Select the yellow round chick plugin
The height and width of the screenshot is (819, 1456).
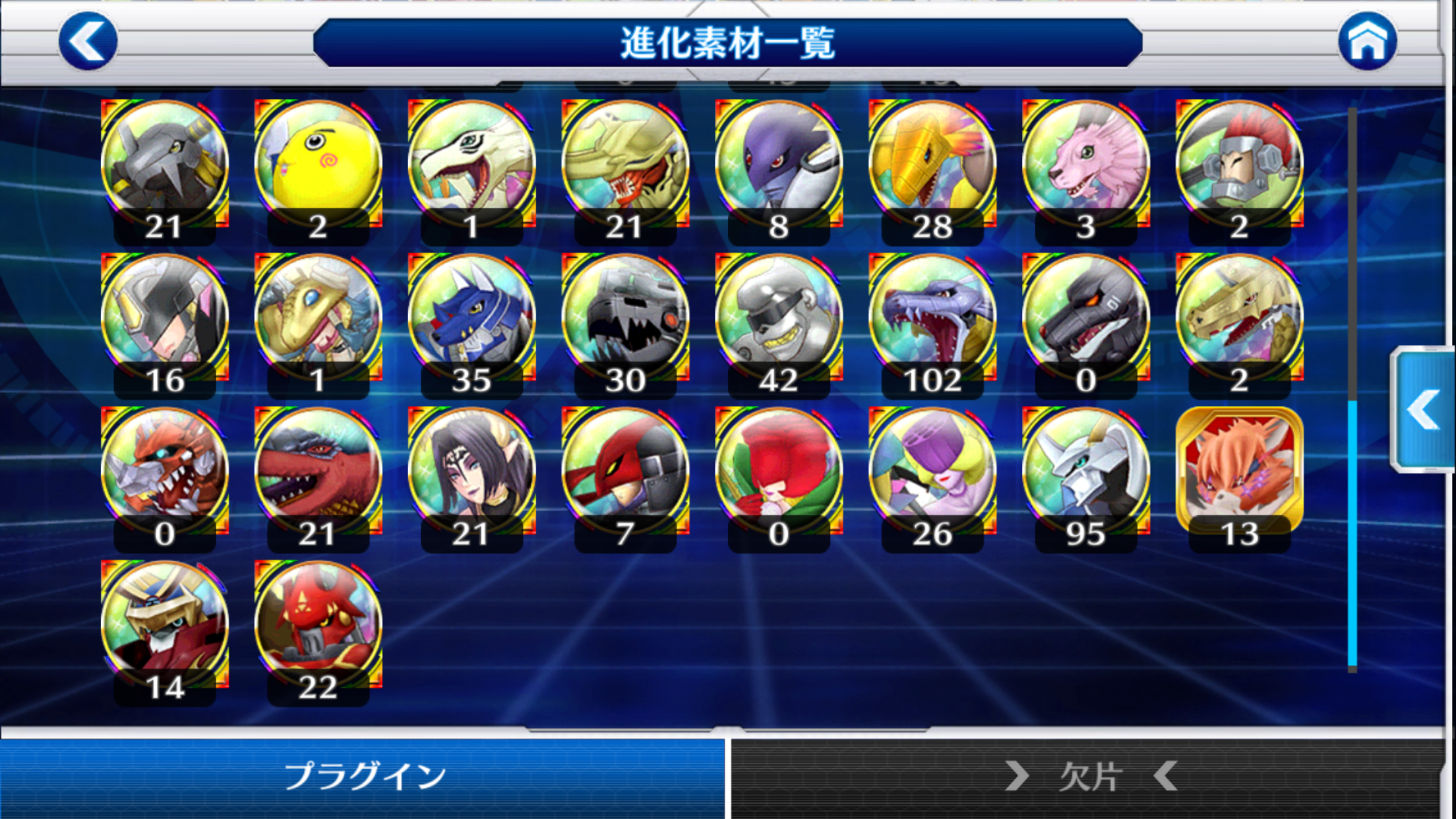(x=318, y=165)
